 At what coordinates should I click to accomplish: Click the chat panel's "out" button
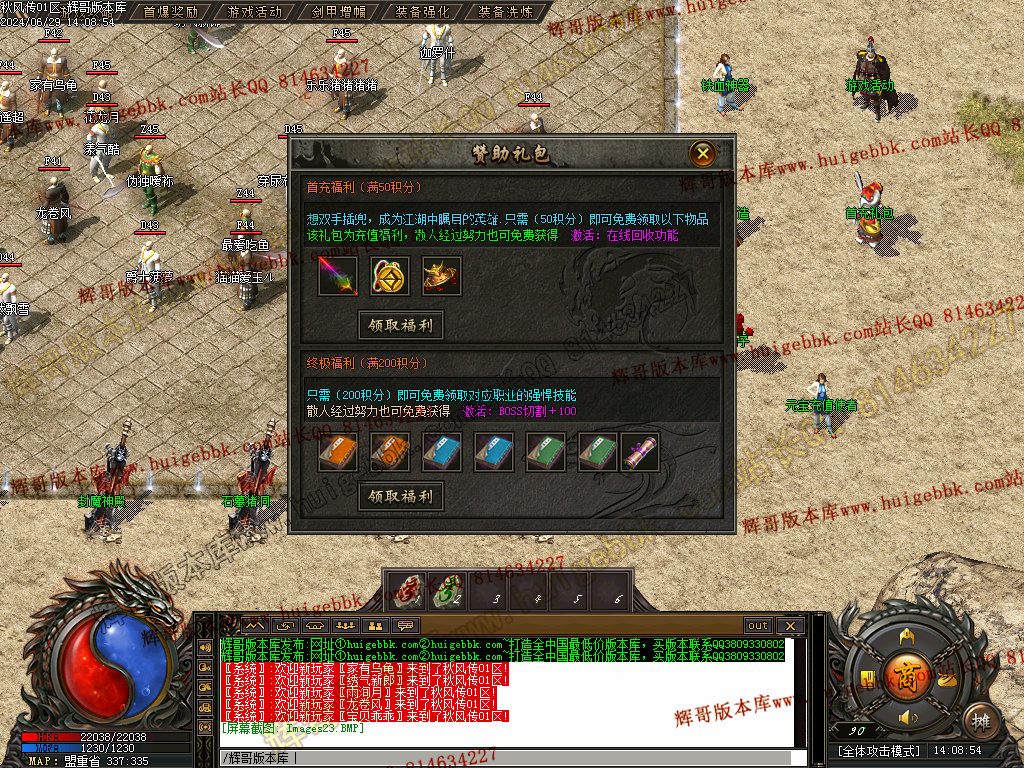[758, 626]
